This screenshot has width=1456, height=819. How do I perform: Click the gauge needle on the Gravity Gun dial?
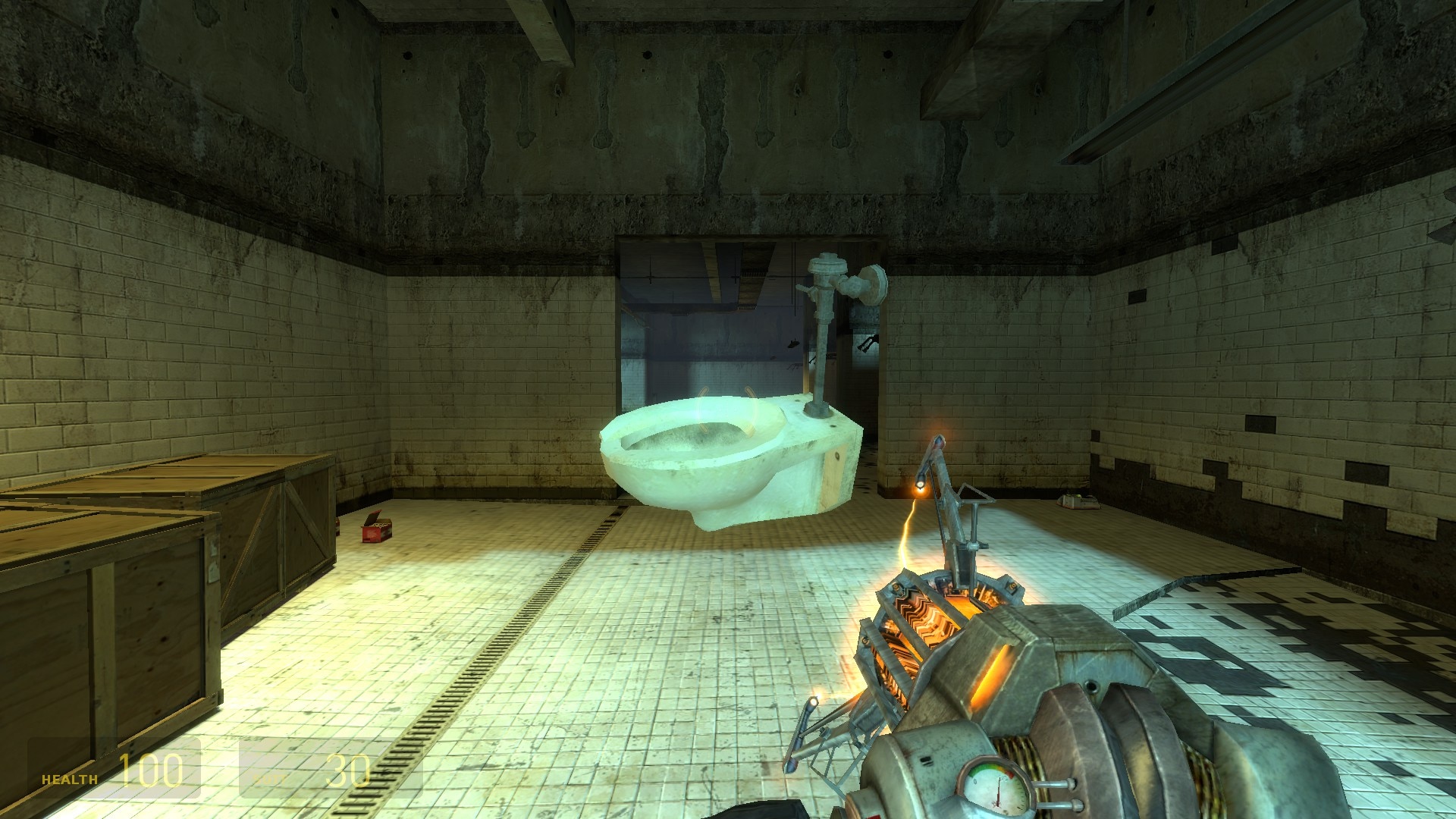[998, 789]
